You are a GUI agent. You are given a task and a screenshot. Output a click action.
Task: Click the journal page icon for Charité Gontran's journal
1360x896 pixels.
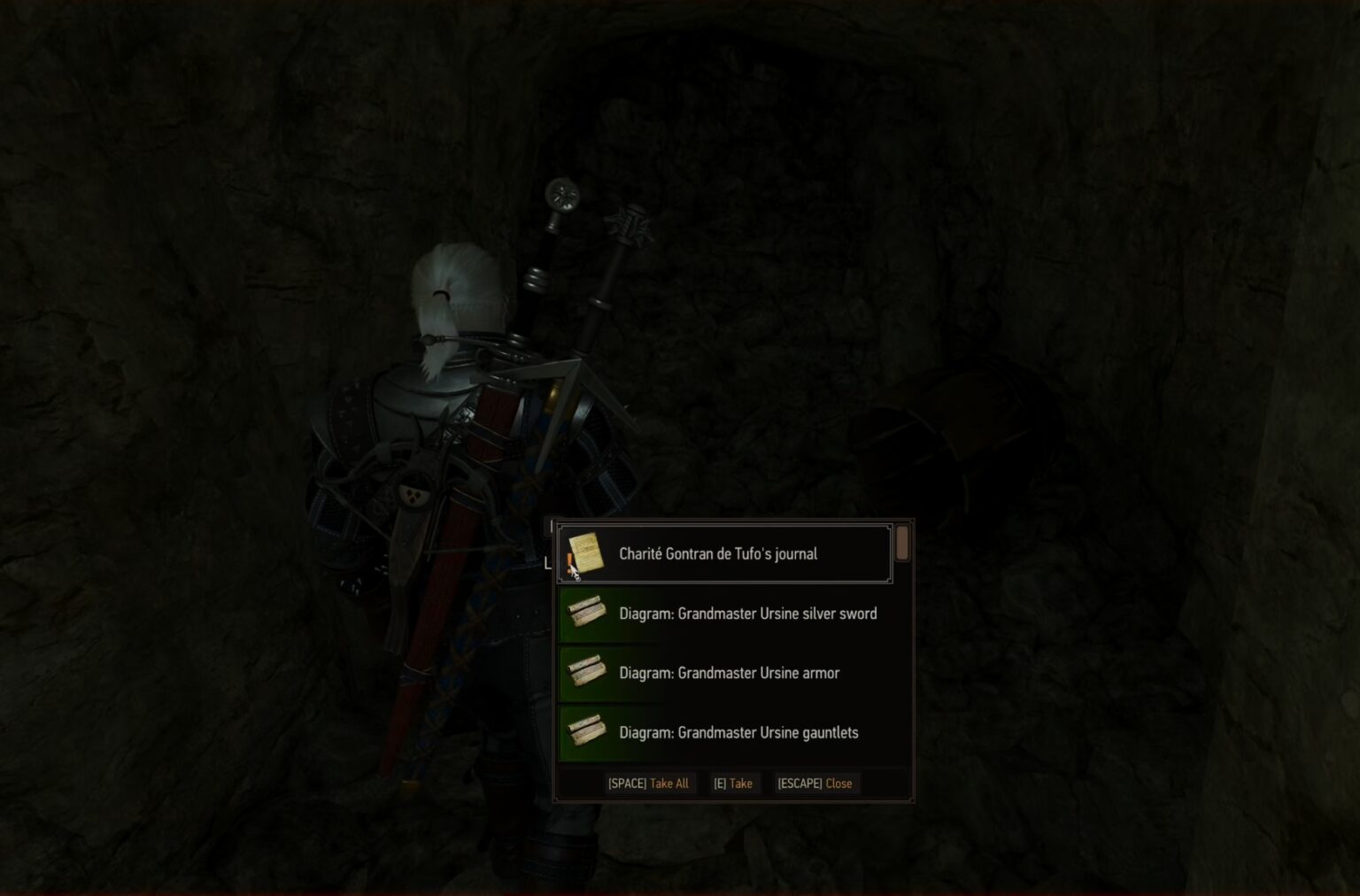585,552
